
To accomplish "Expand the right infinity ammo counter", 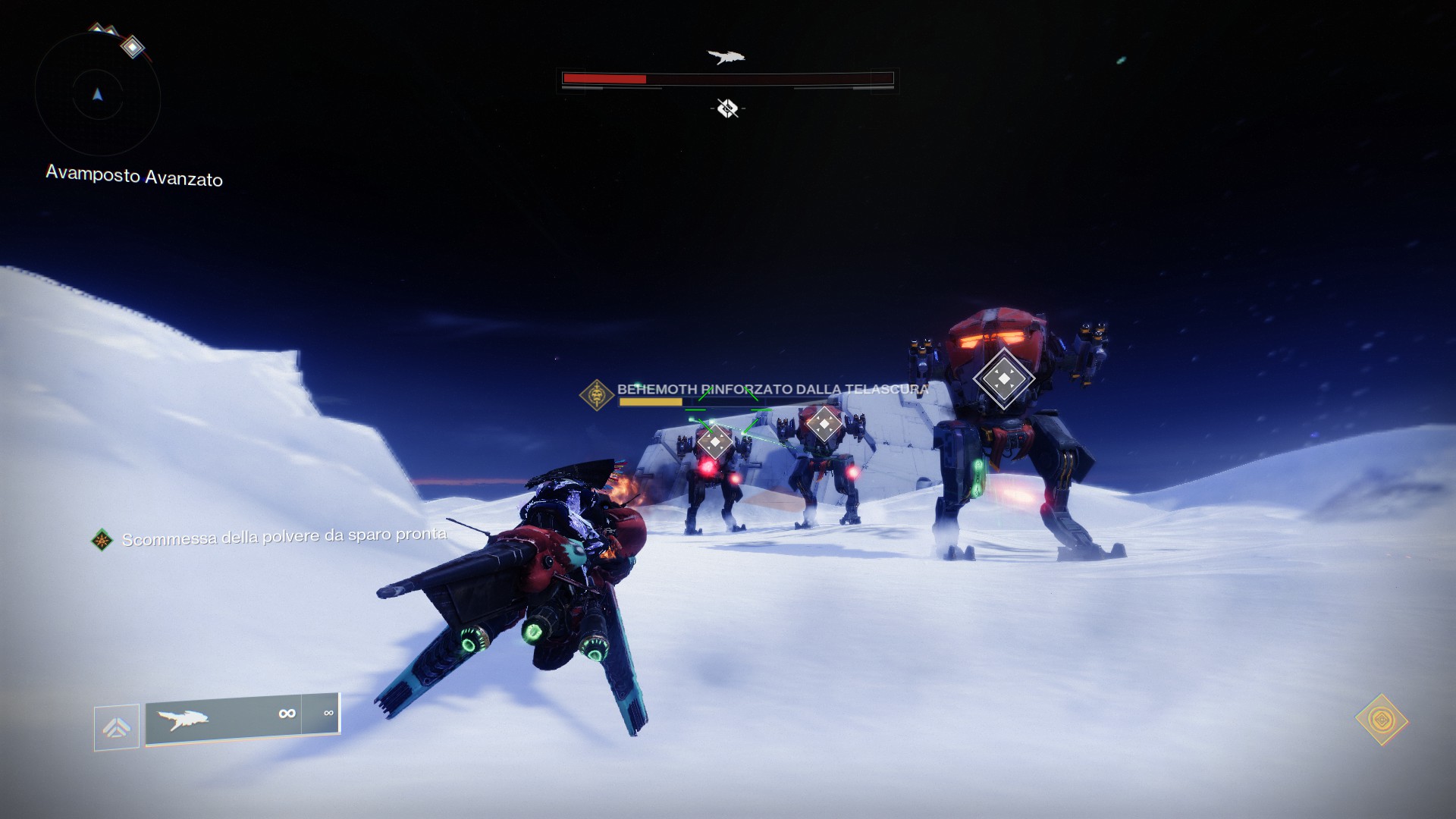I will [328, 713].
